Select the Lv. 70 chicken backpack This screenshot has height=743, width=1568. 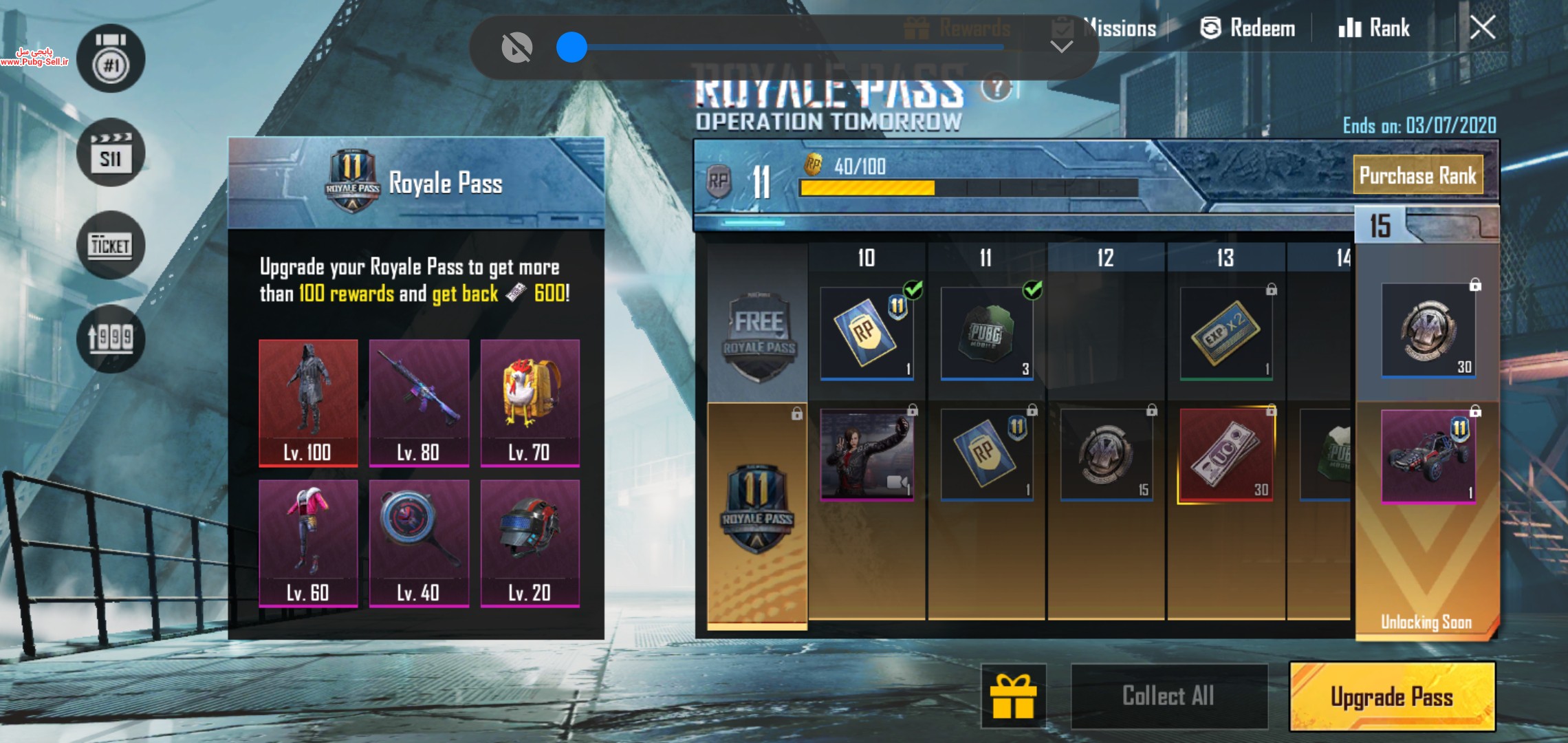pyautogui.click(x=530, y=402)
